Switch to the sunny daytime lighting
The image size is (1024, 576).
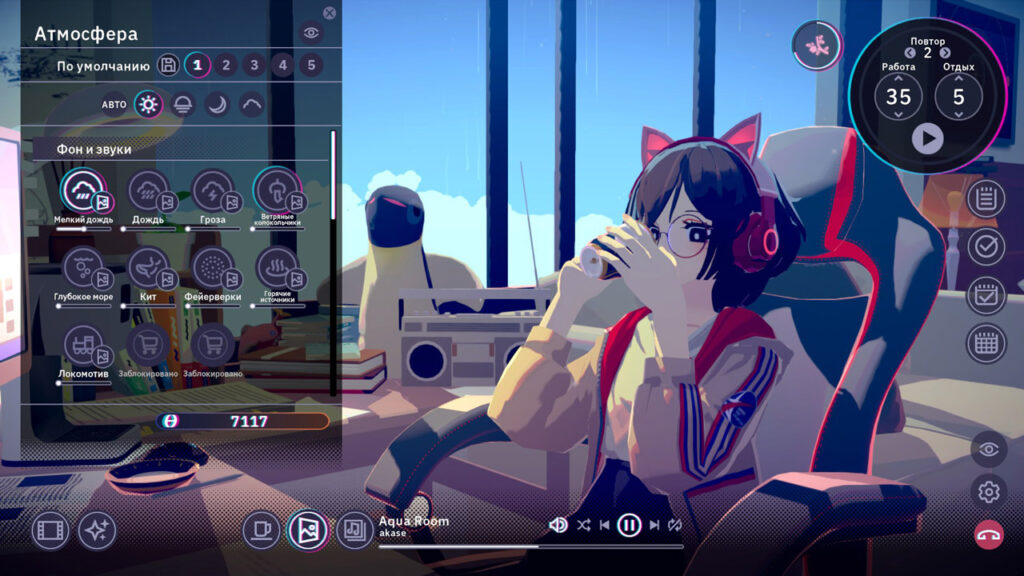point(148,104)
